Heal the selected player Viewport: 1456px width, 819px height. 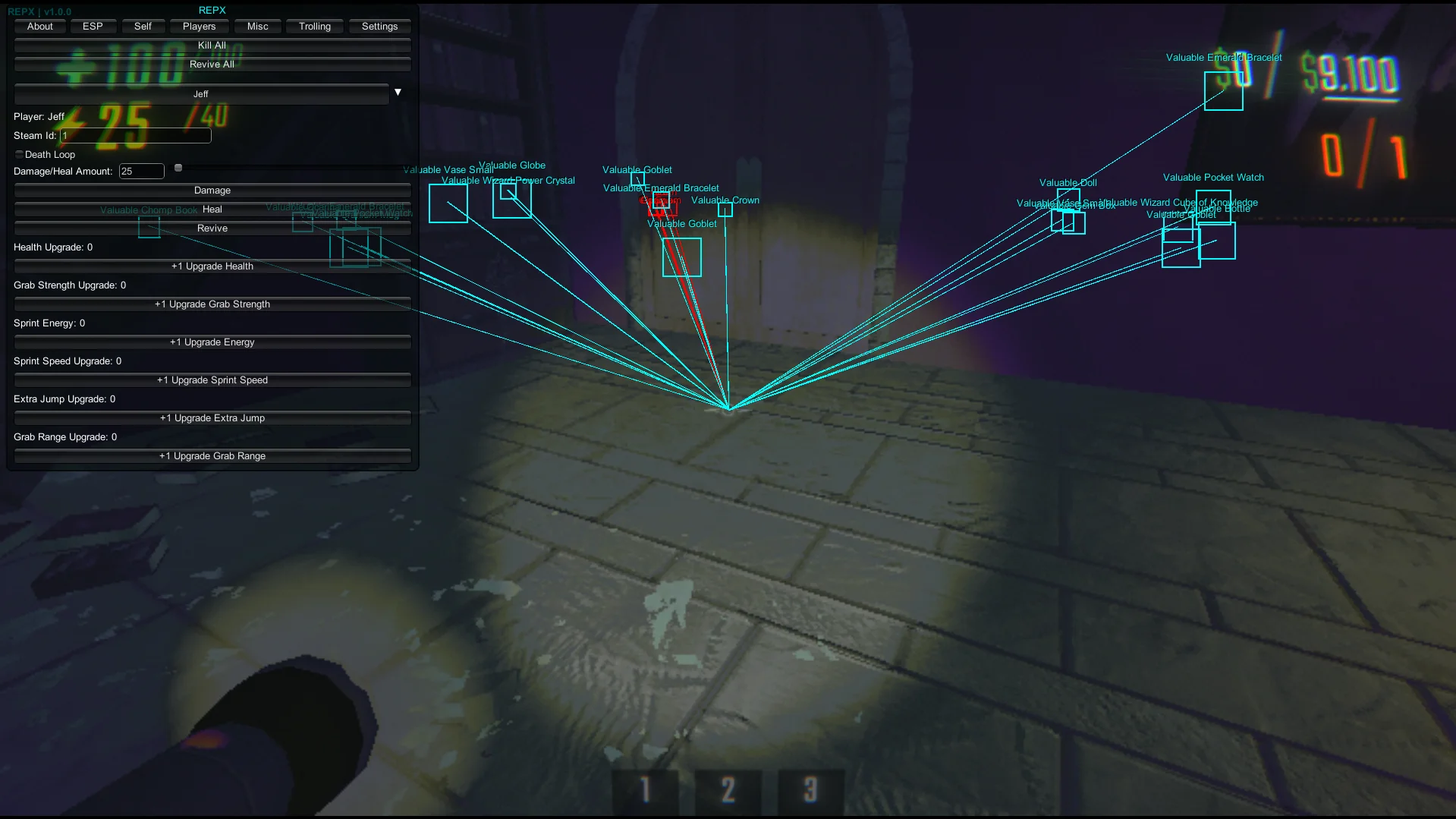point(212,209)
